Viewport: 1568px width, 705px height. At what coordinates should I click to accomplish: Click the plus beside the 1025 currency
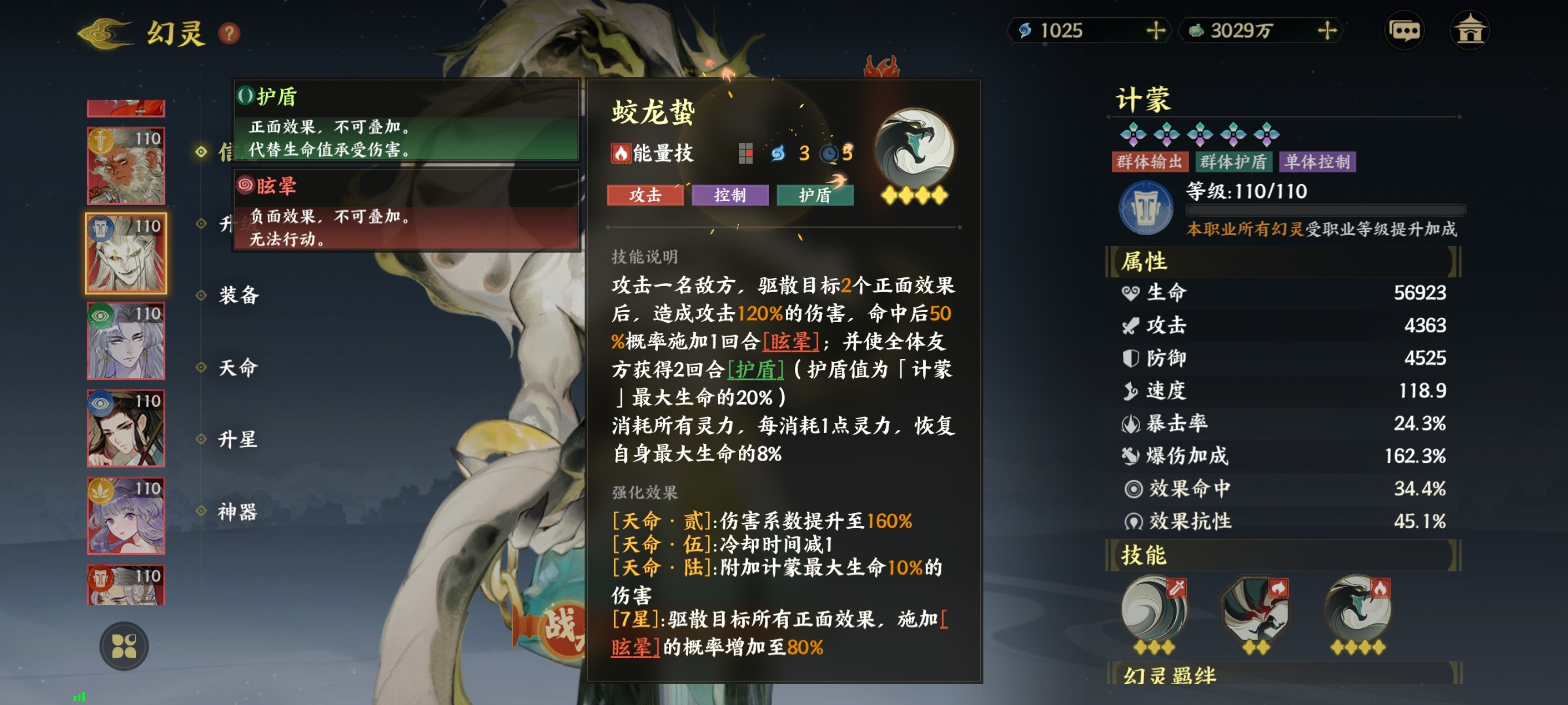[1156, 31]
